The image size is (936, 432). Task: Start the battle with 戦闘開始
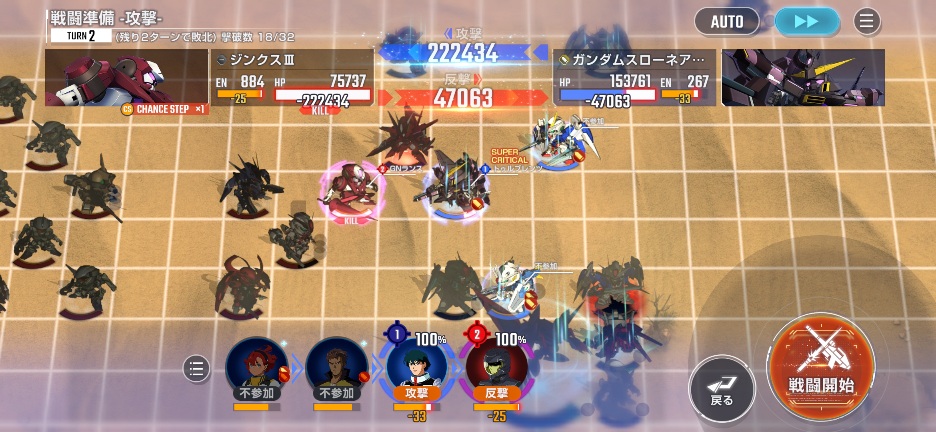[820, 360]
